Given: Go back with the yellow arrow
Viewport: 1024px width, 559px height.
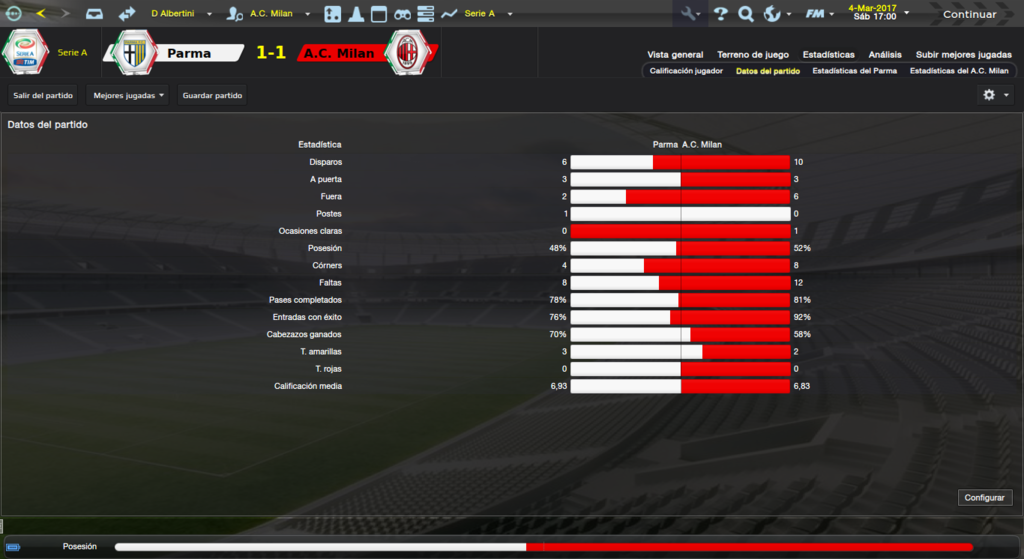Looking at the screenshot, I should pyautogui.click(x=40, y=14).
